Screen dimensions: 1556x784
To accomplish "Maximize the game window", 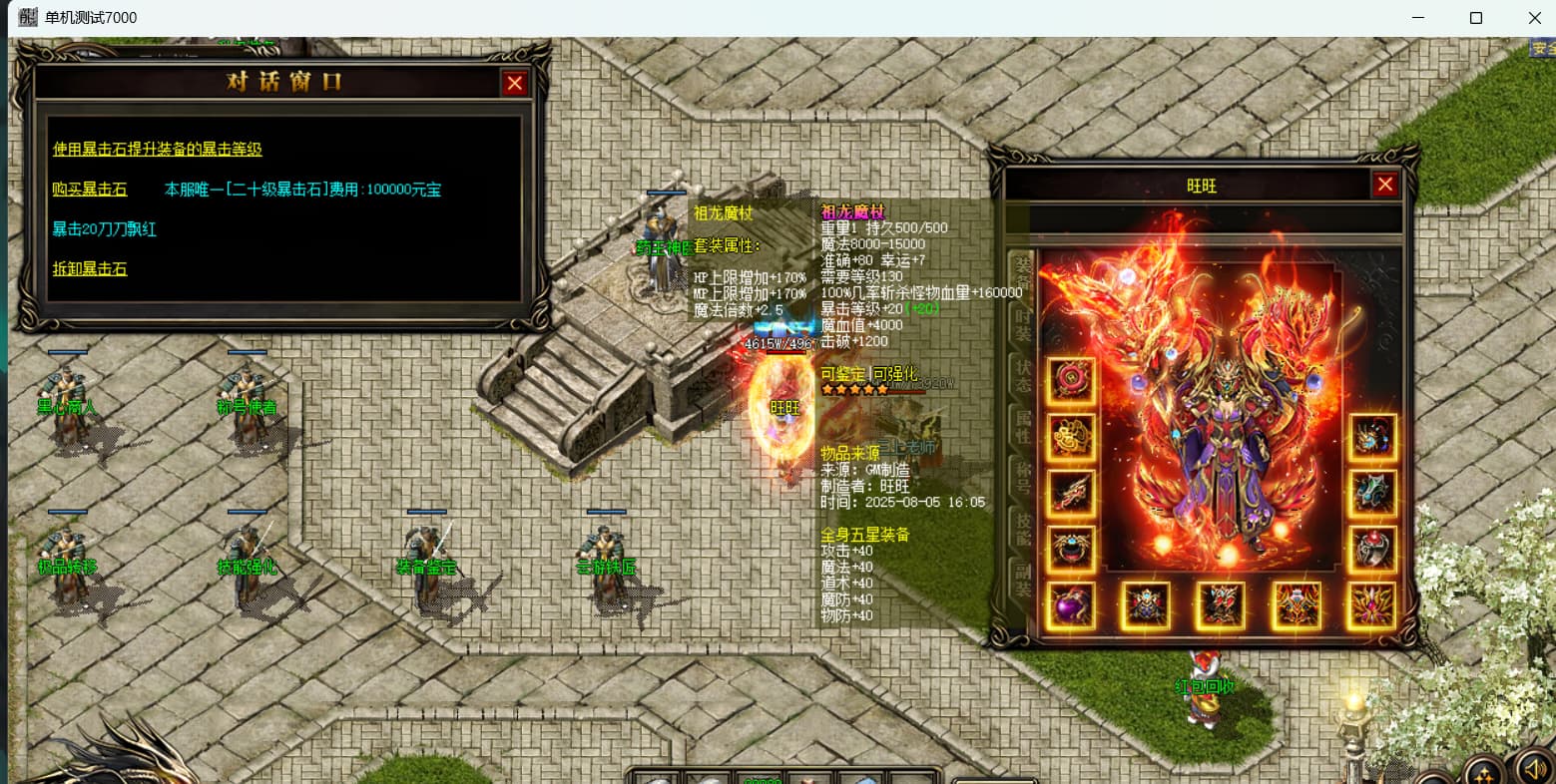I will [1476, 18].
